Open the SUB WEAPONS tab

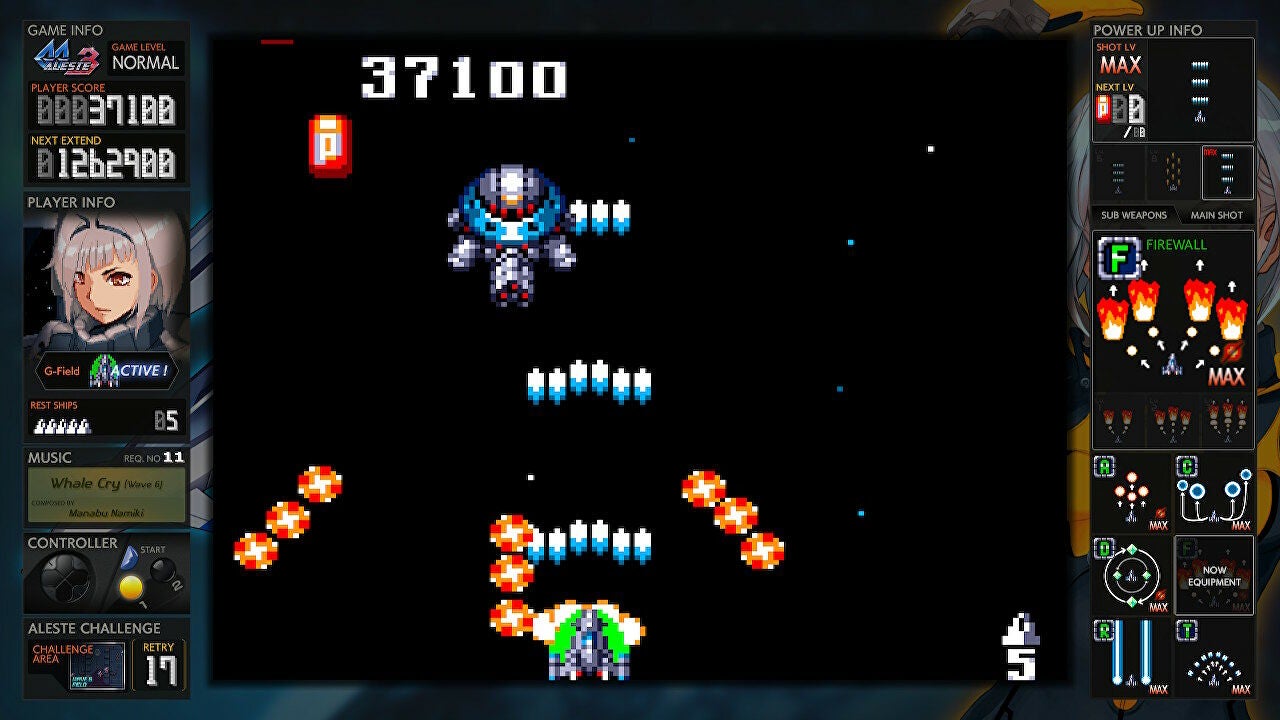[1134, 214]
